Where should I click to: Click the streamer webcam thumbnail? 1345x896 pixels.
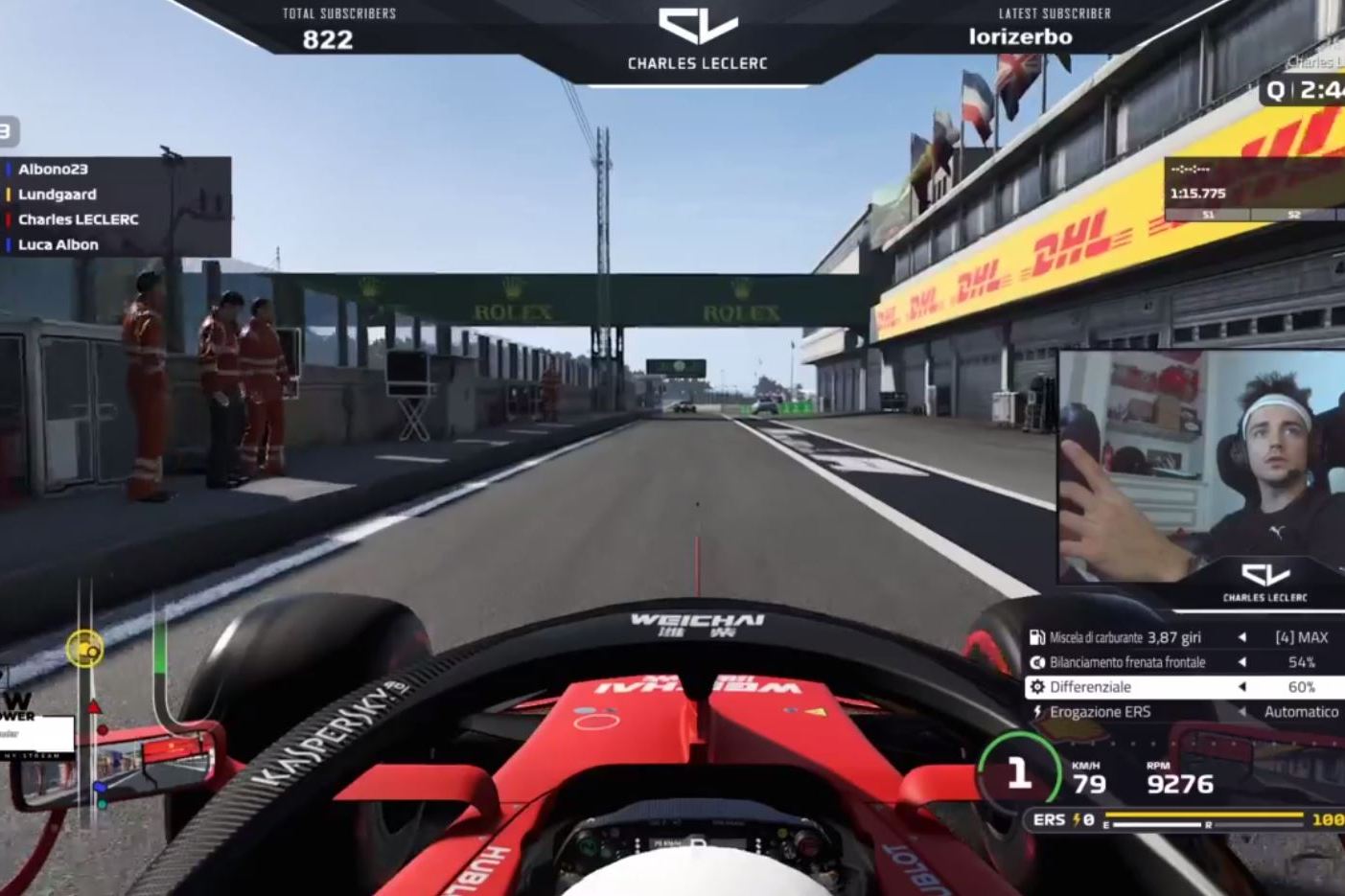tap(1201, 467)
